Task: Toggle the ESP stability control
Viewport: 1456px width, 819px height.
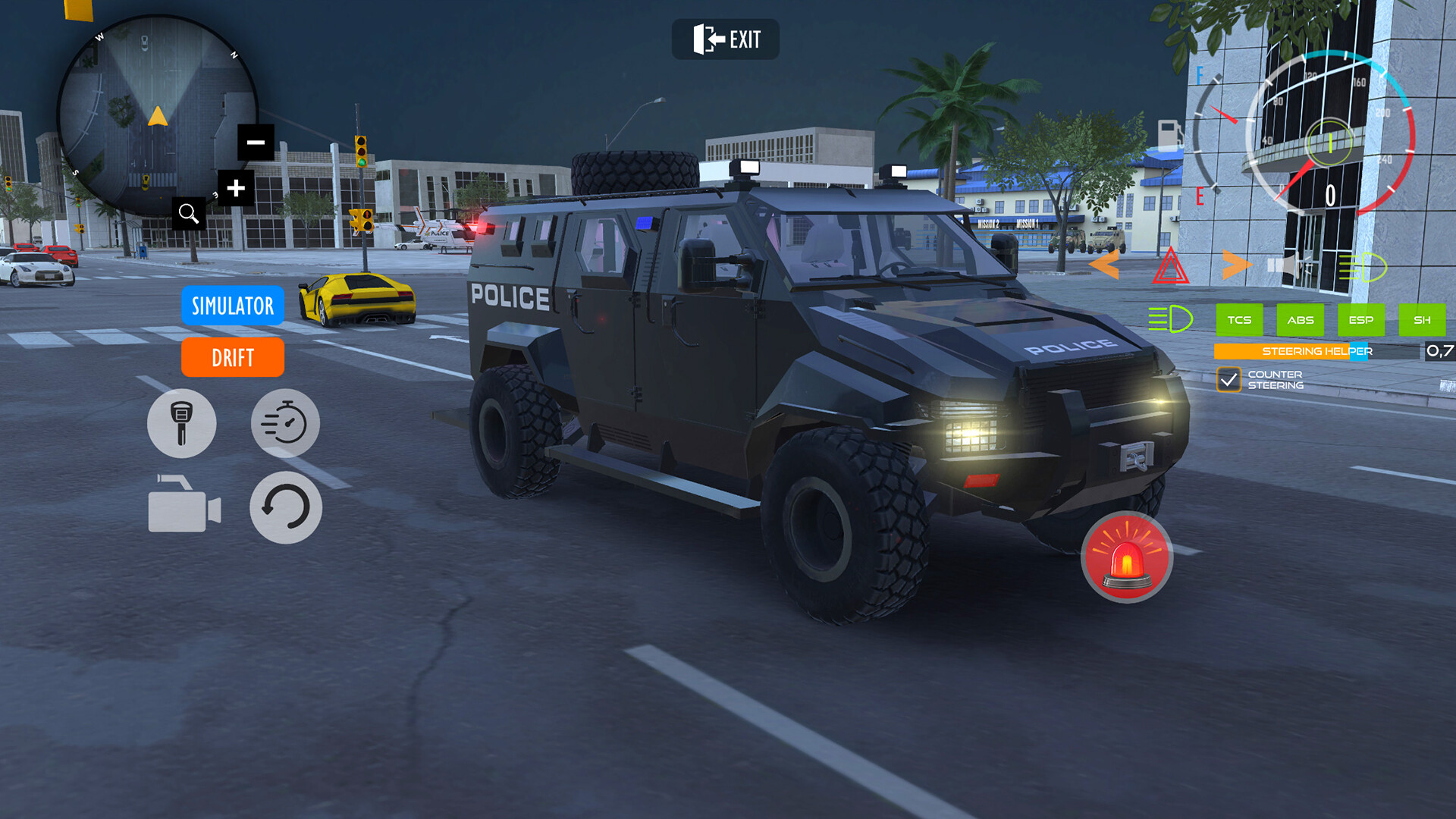Action: point(1361,320)
